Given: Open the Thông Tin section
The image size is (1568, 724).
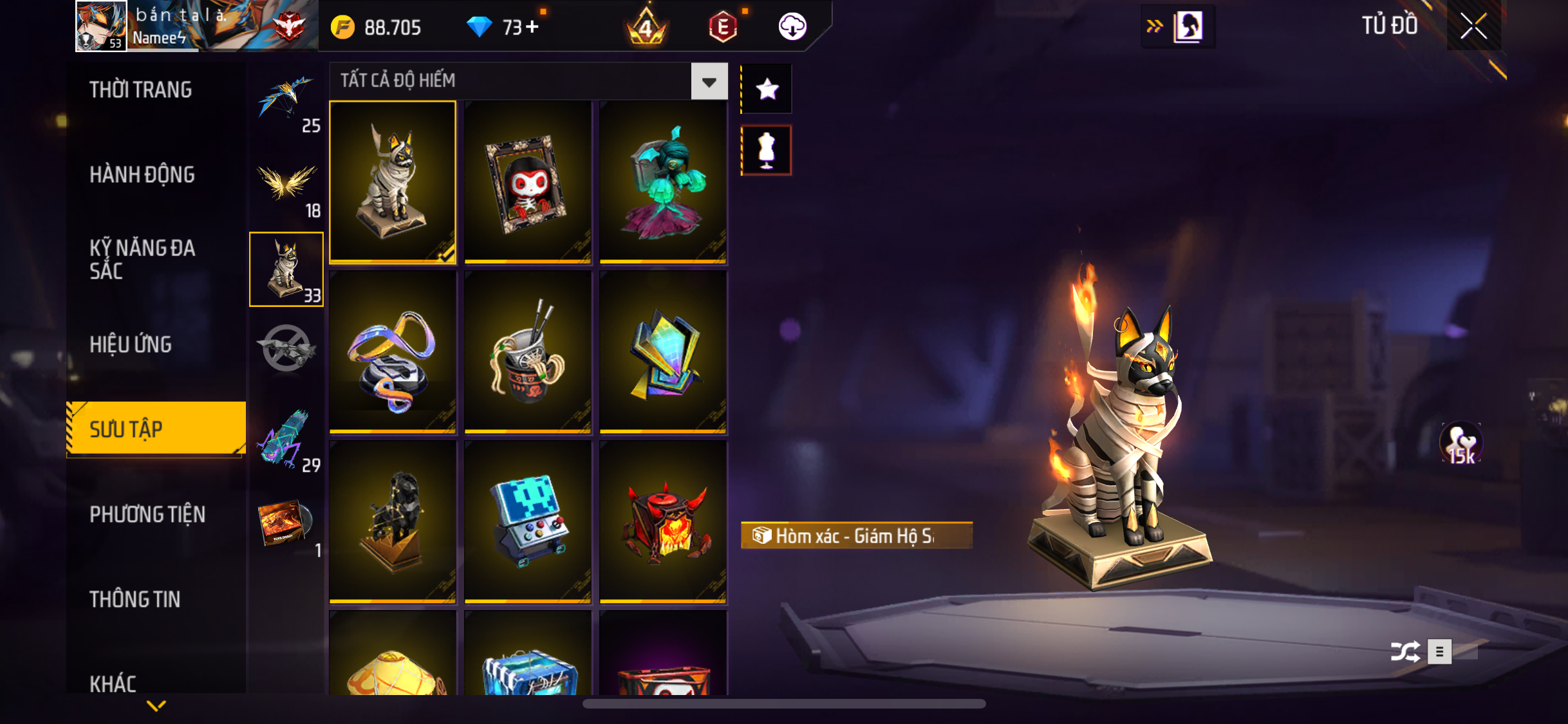Looking at the screenshot, I should 135,599.
